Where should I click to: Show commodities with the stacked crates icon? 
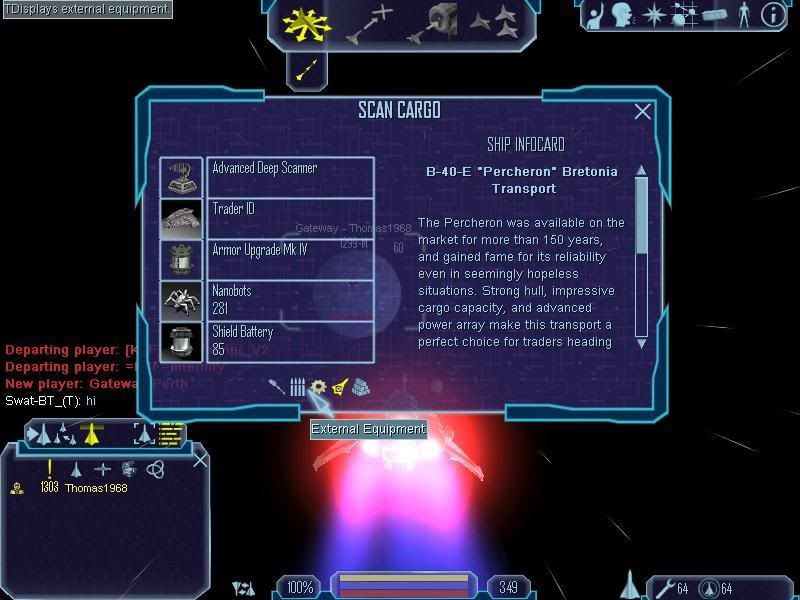[x=361, y=387]
